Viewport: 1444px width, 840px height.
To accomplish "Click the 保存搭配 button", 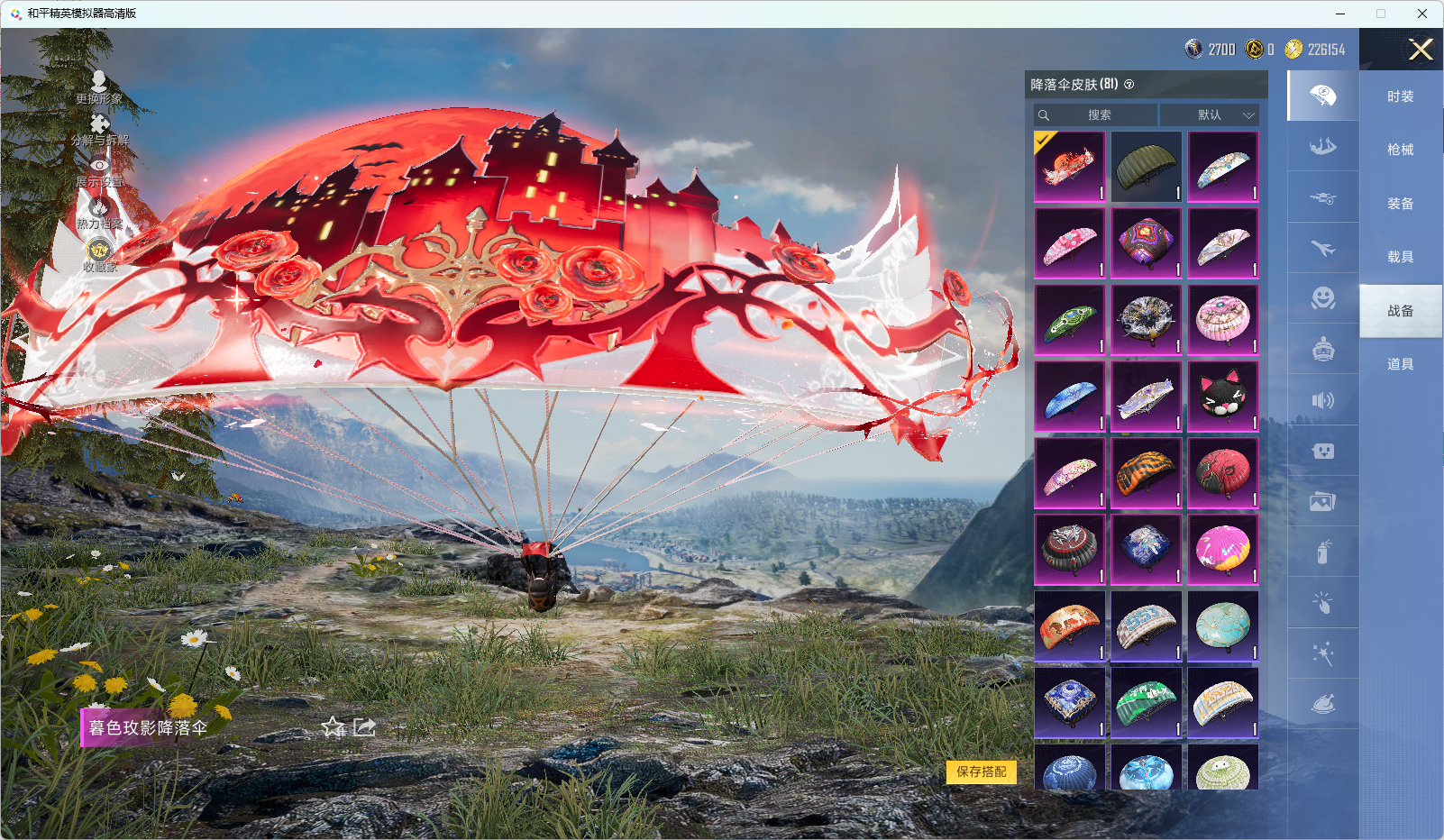I will 981,772.
